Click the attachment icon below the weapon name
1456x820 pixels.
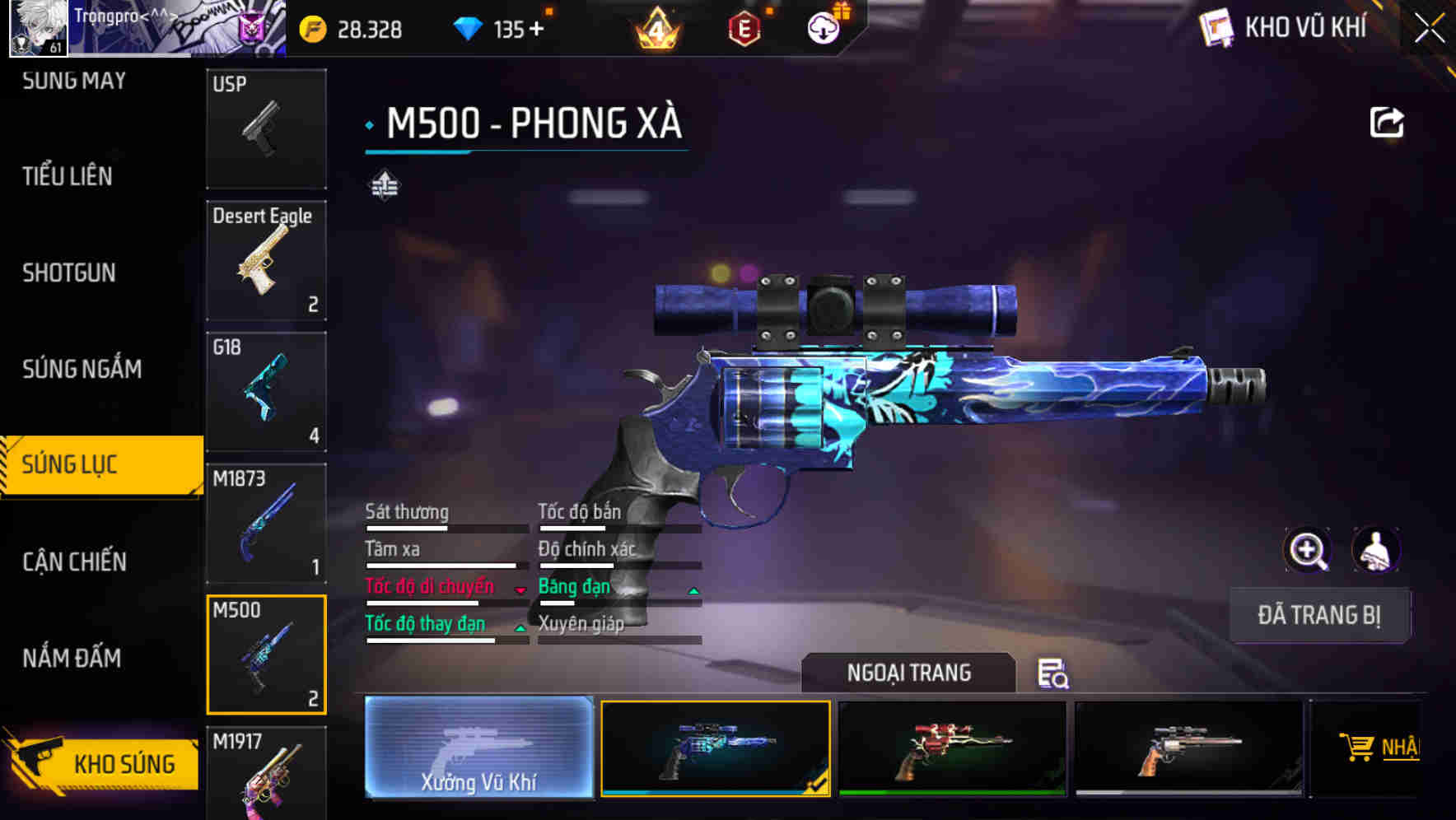[385, 184]
